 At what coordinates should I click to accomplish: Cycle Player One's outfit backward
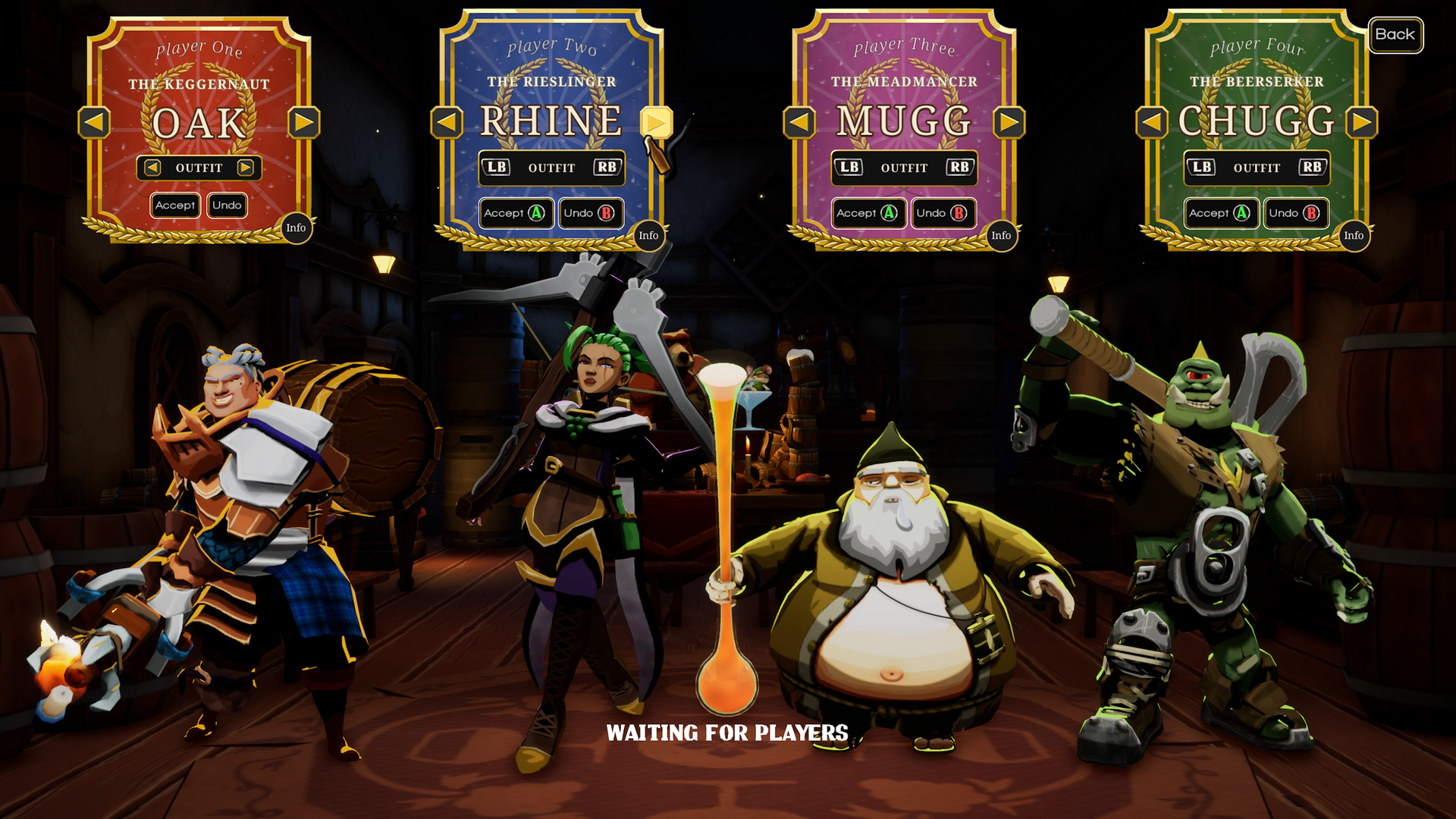point(152,168)
